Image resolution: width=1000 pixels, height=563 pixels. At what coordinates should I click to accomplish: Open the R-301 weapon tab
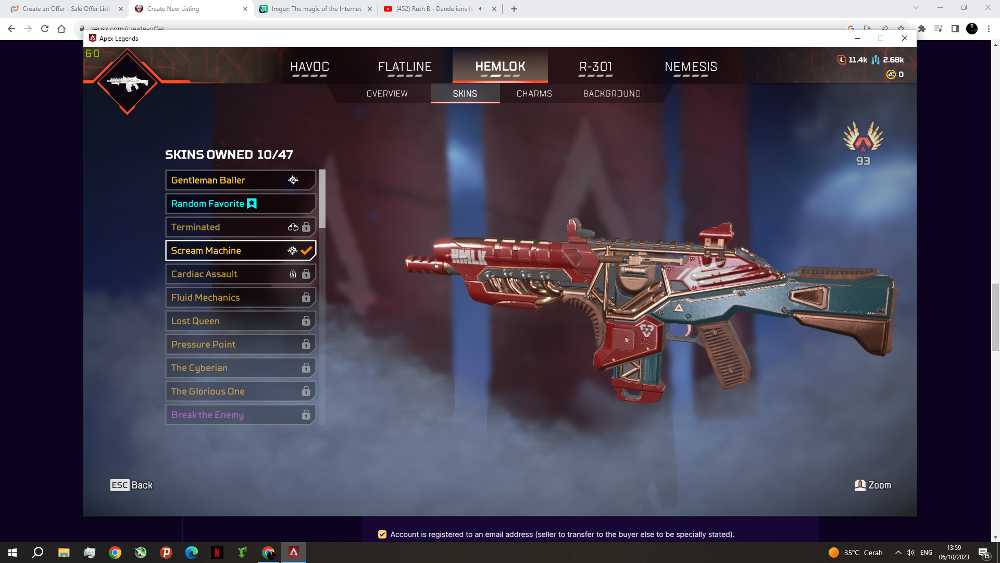pyautogui.click(x=596, y=67)
